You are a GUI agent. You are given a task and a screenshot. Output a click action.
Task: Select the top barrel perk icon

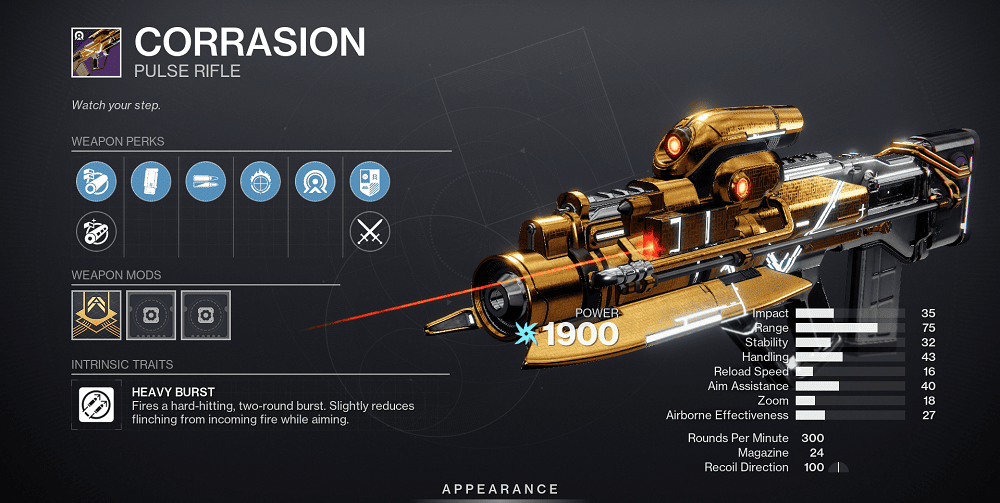[x=96, y=182]
